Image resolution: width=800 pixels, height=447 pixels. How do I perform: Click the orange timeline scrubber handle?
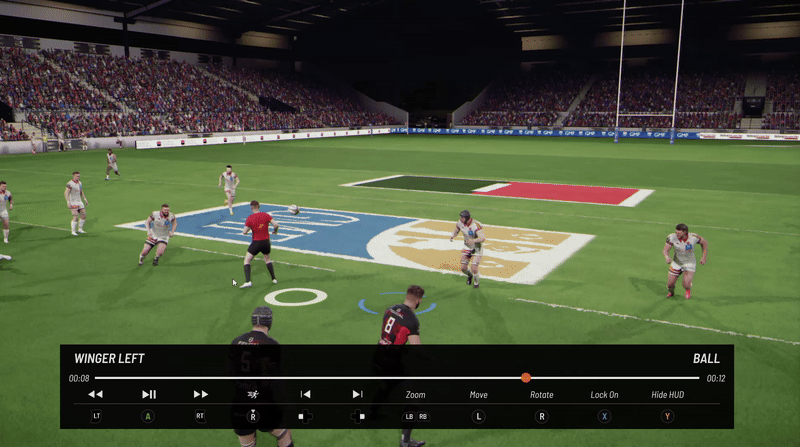tap(526, 377)
